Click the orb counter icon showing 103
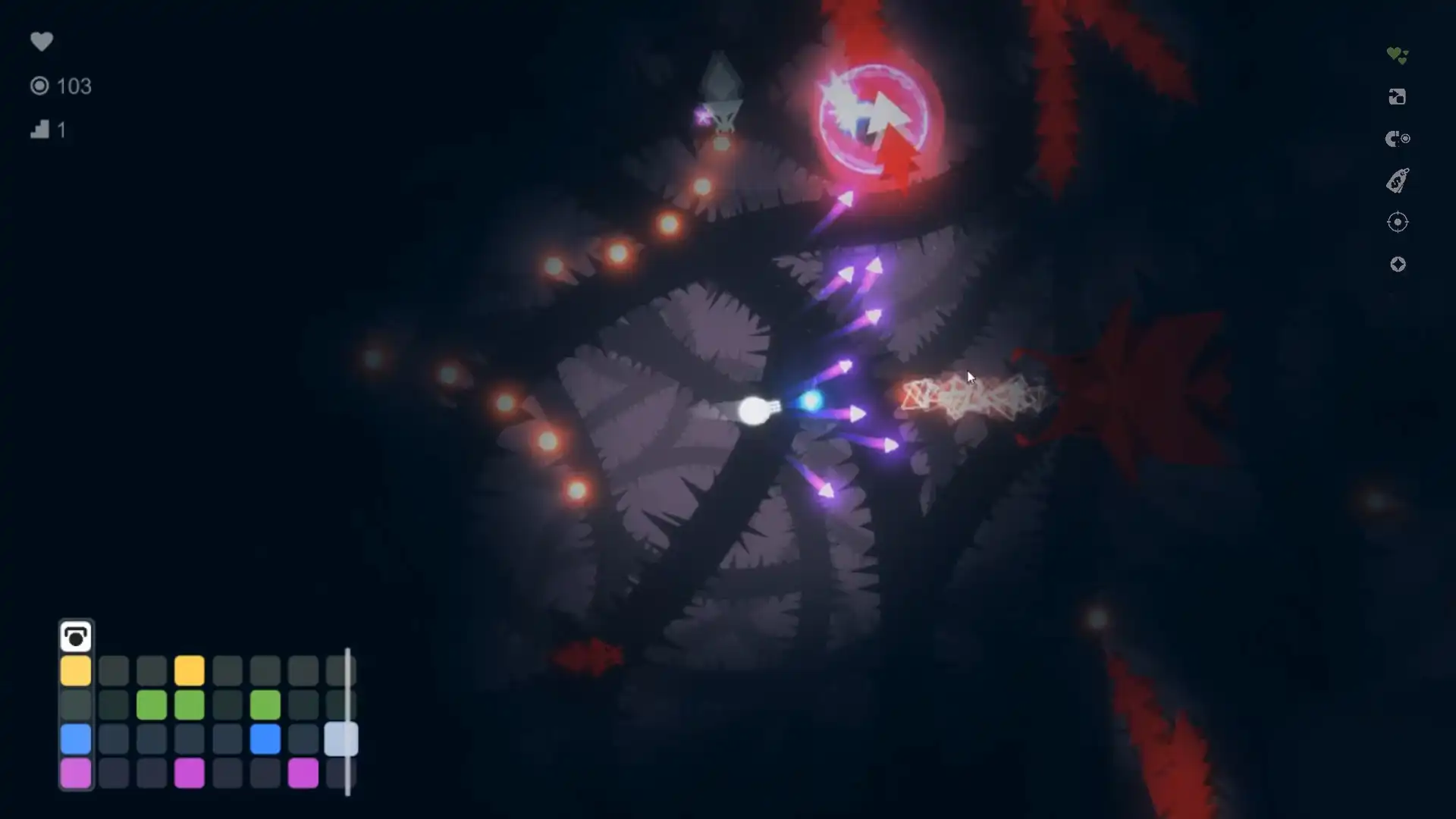This screenshot has width=1456, height=819. pos(40,86)
